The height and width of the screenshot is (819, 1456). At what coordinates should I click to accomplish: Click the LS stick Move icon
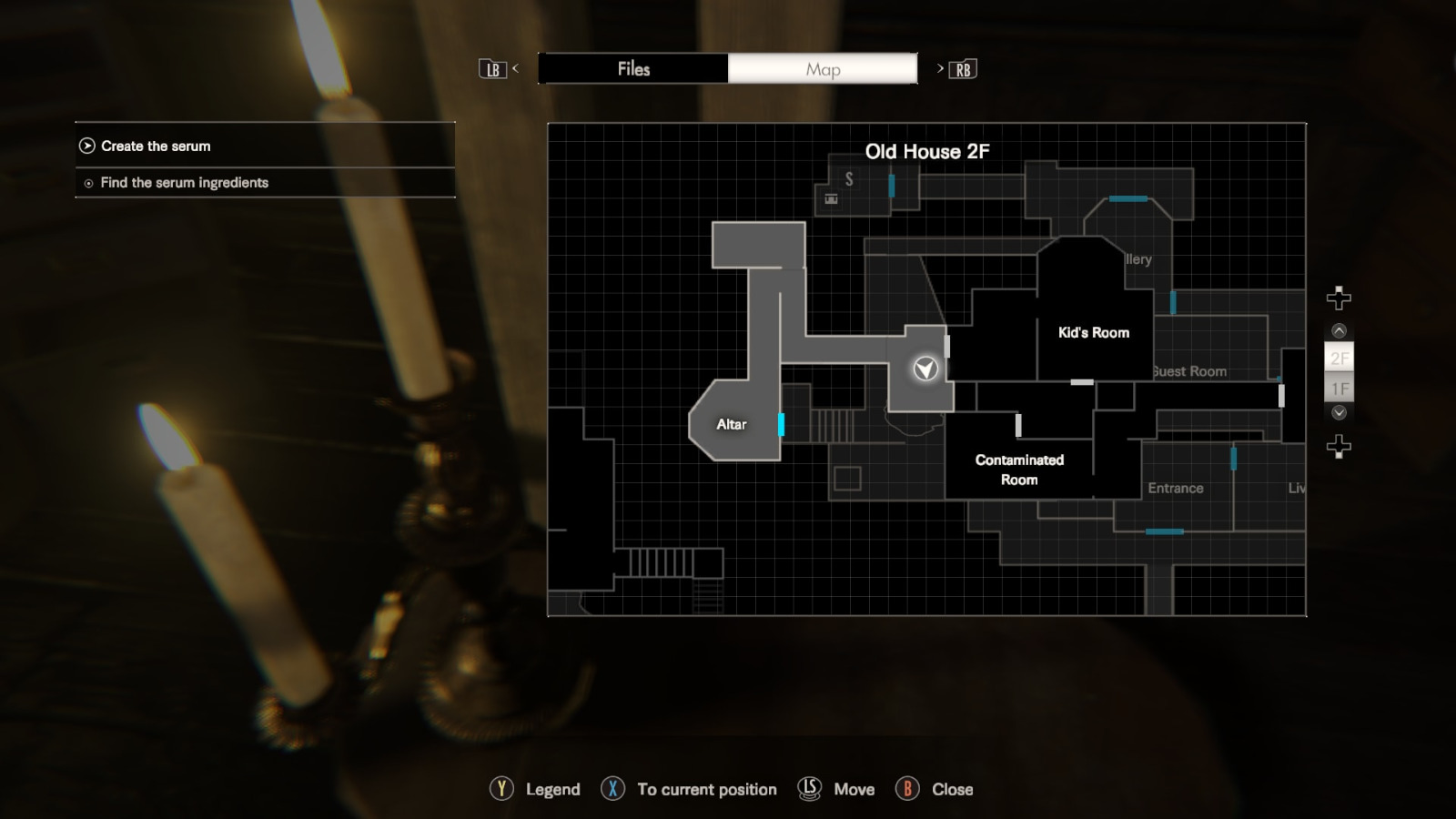(808, 789)
